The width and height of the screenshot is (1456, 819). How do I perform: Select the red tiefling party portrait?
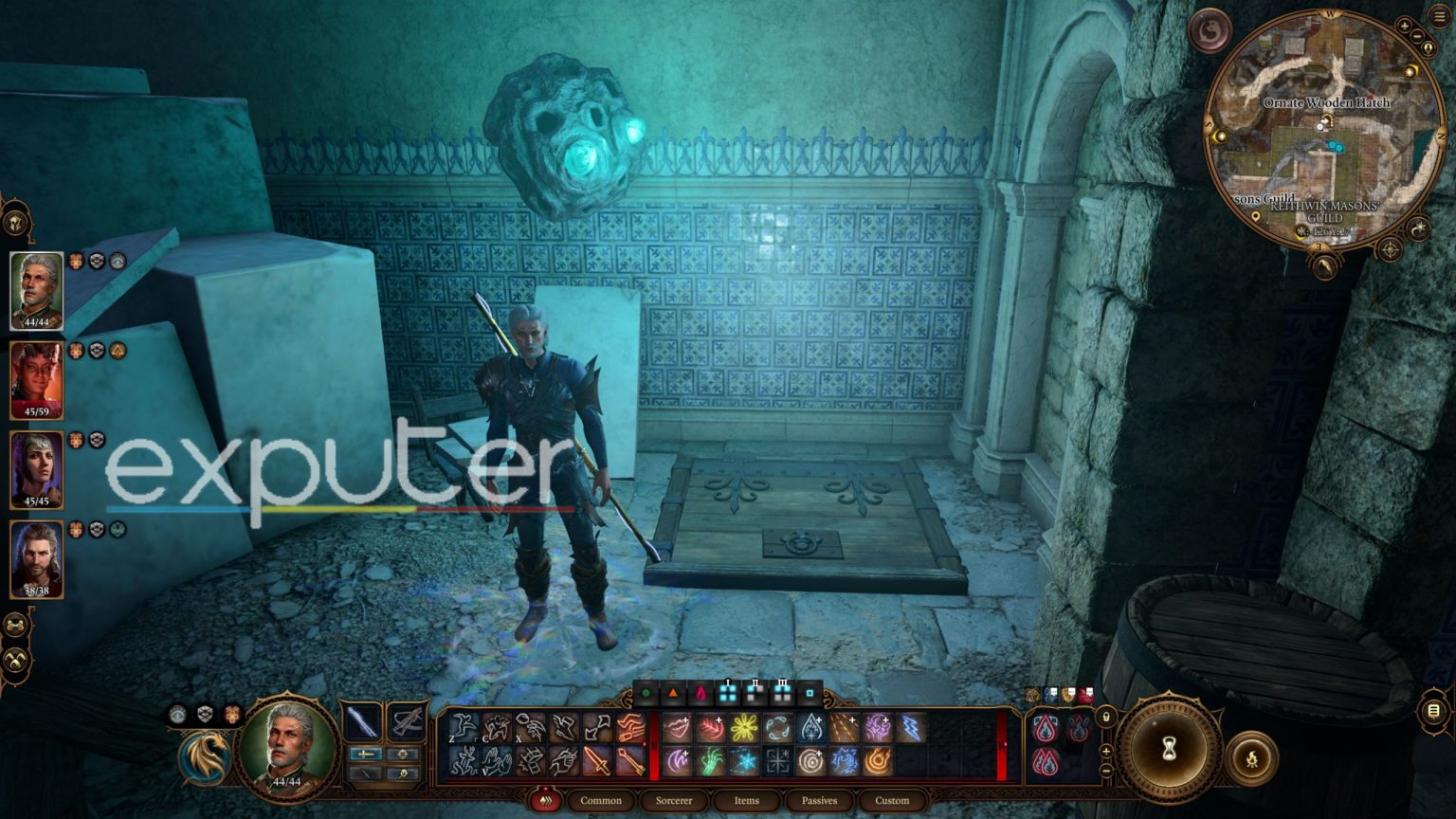[x=36, y=379]
